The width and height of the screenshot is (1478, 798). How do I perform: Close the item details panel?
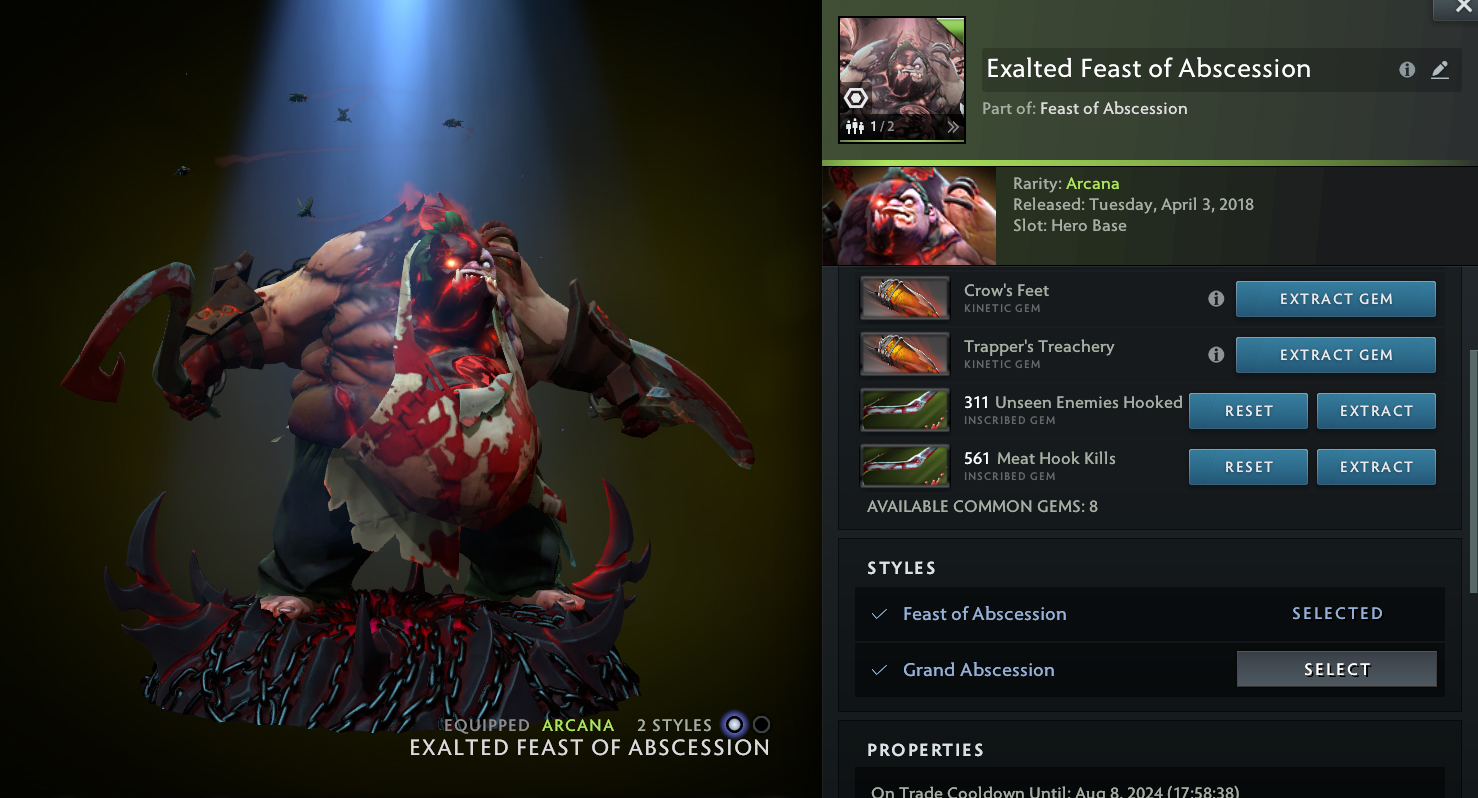[1455, 8]
